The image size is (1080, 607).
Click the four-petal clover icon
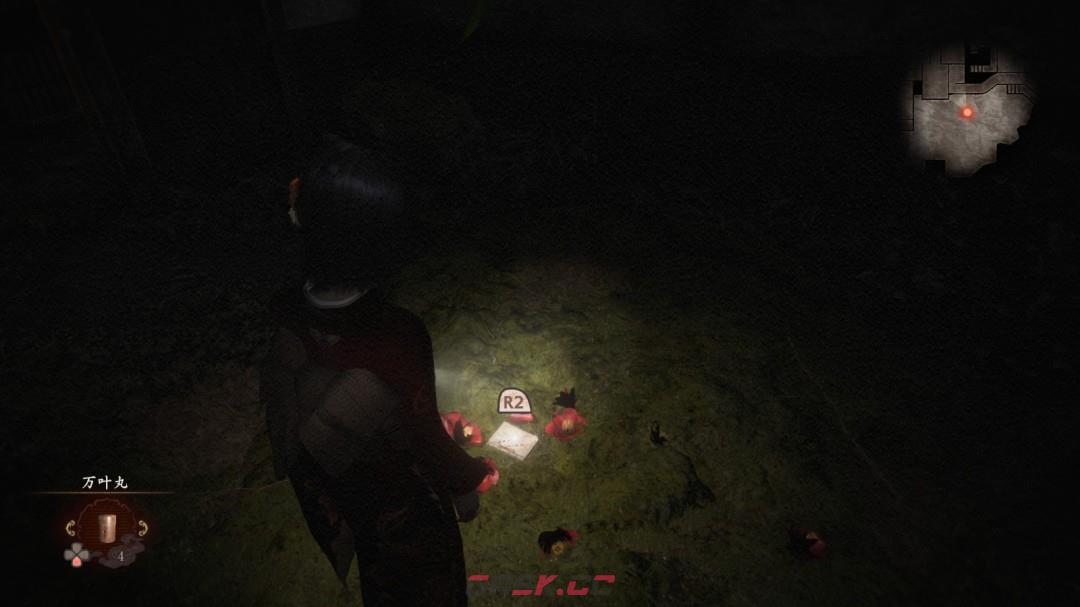(74, 553)
